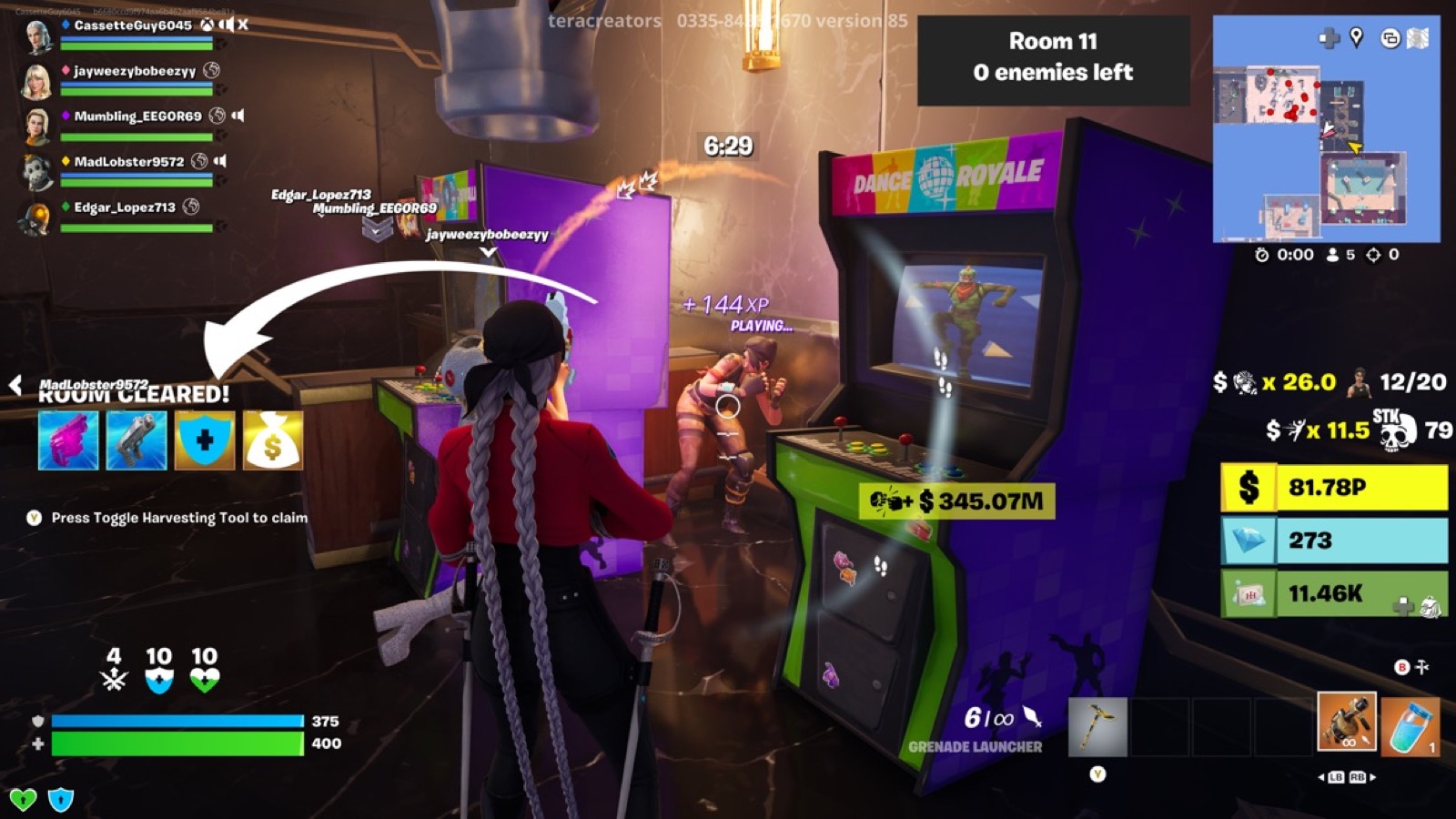Click the location pin icon above the minimap
The height and width of the screenshot is (819, 1456).
pos(1356,36)
